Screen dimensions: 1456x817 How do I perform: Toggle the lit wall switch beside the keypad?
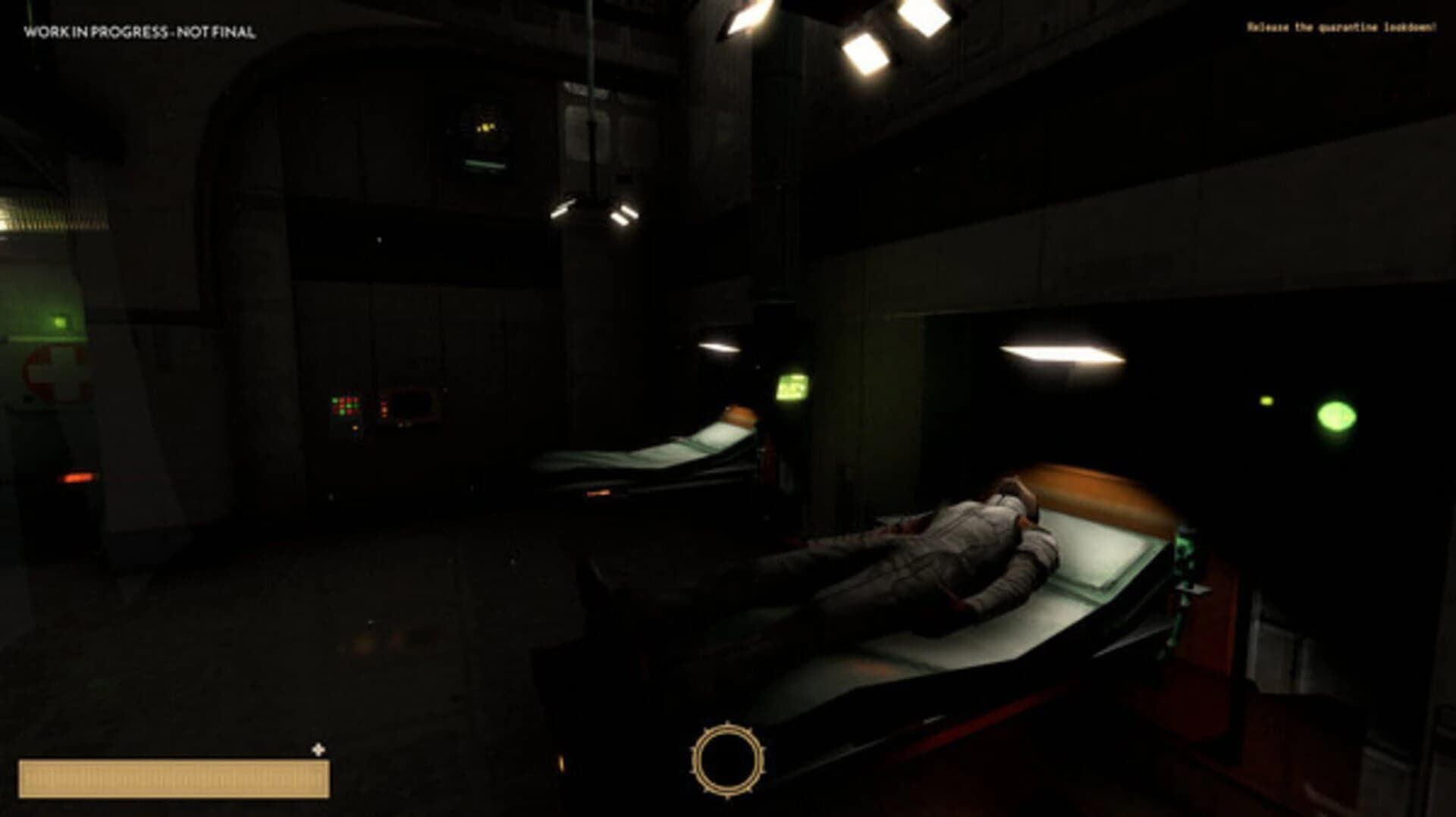[355, 428]
